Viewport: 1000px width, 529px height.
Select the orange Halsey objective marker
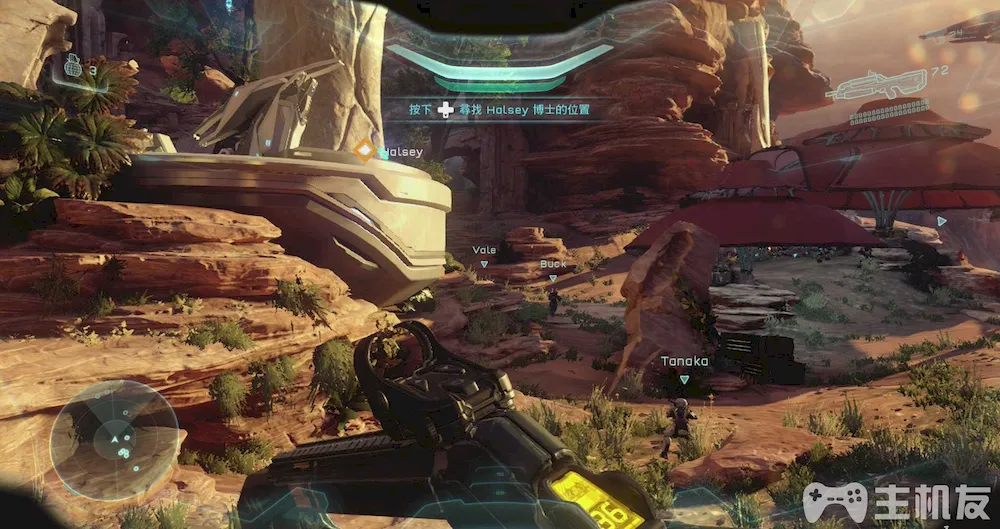[x=364, y=151]
